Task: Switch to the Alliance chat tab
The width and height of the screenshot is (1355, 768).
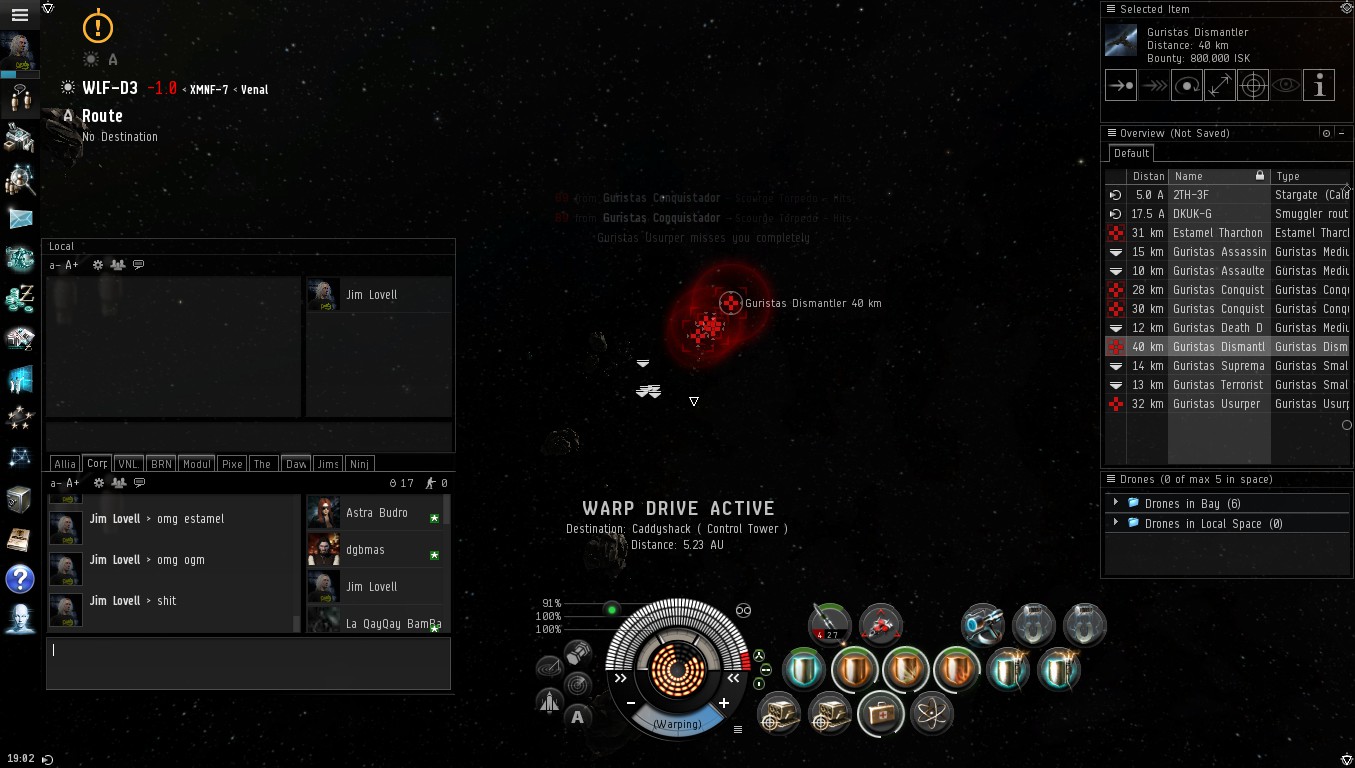Action: 65,464
